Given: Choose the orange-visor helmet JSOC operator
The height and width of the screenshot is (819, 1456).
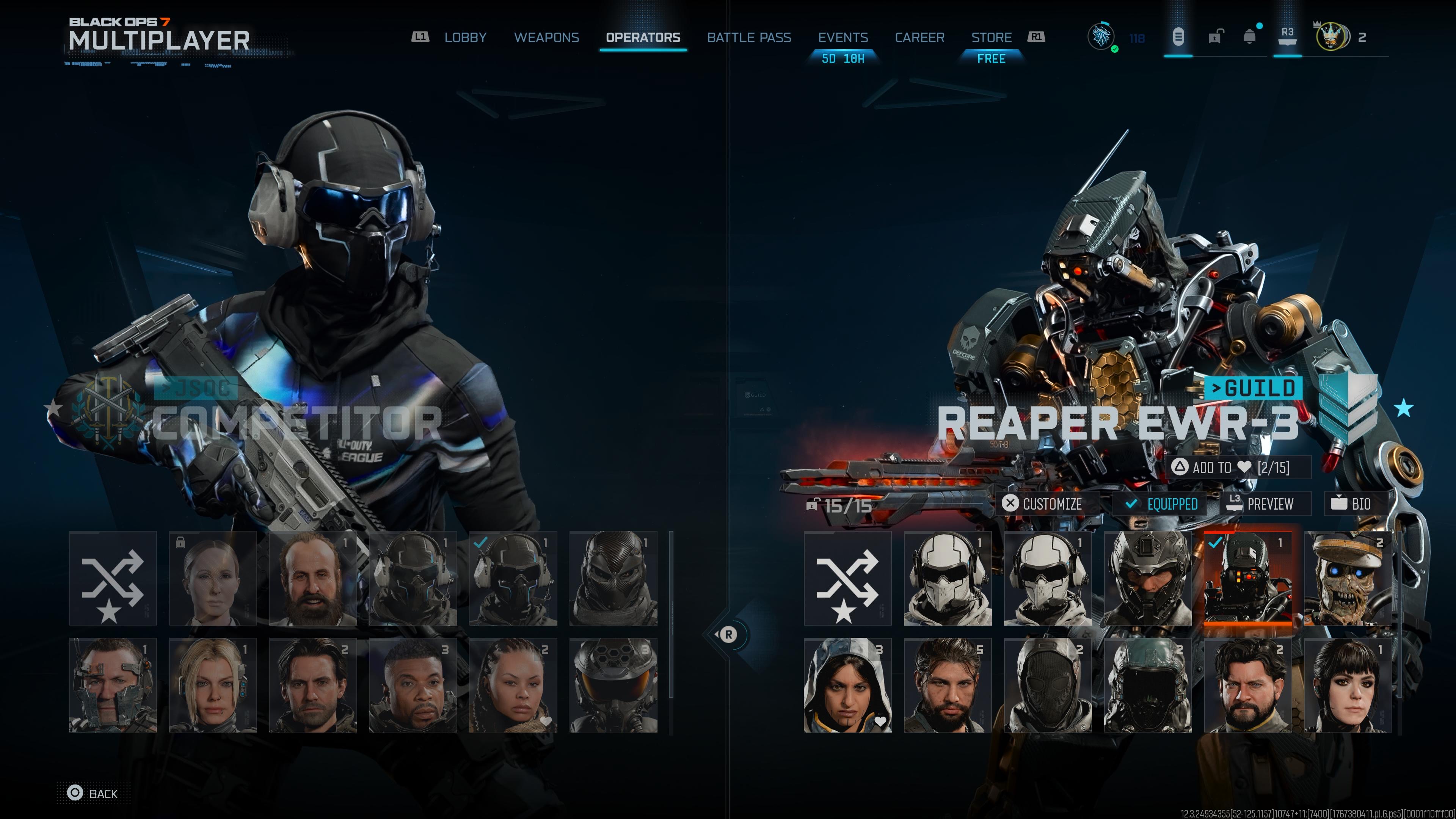Looking at the screenshot, I should (x=613, y=685).
